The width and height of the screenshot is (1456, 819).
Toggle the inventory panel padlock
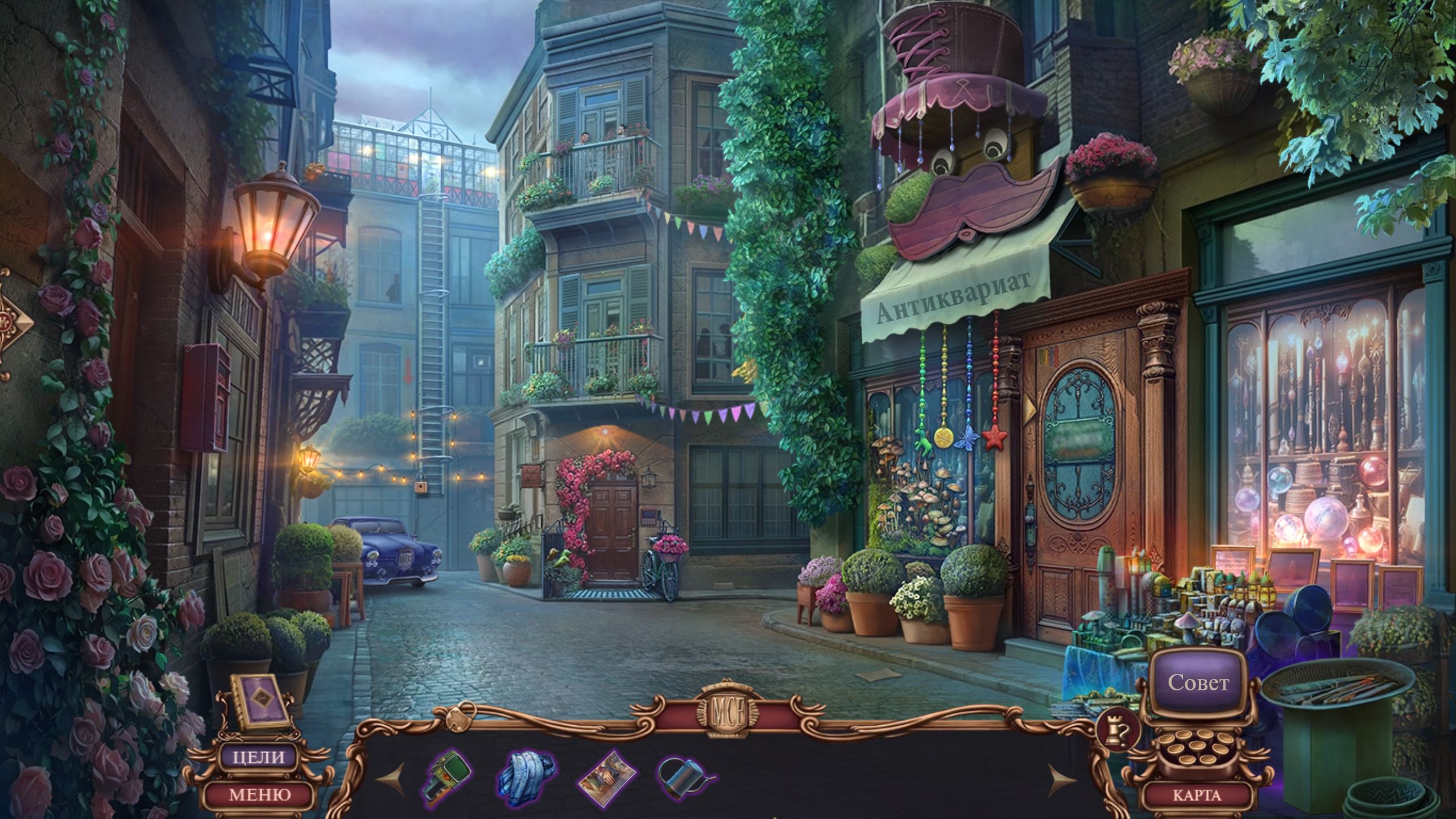[458, 719]
